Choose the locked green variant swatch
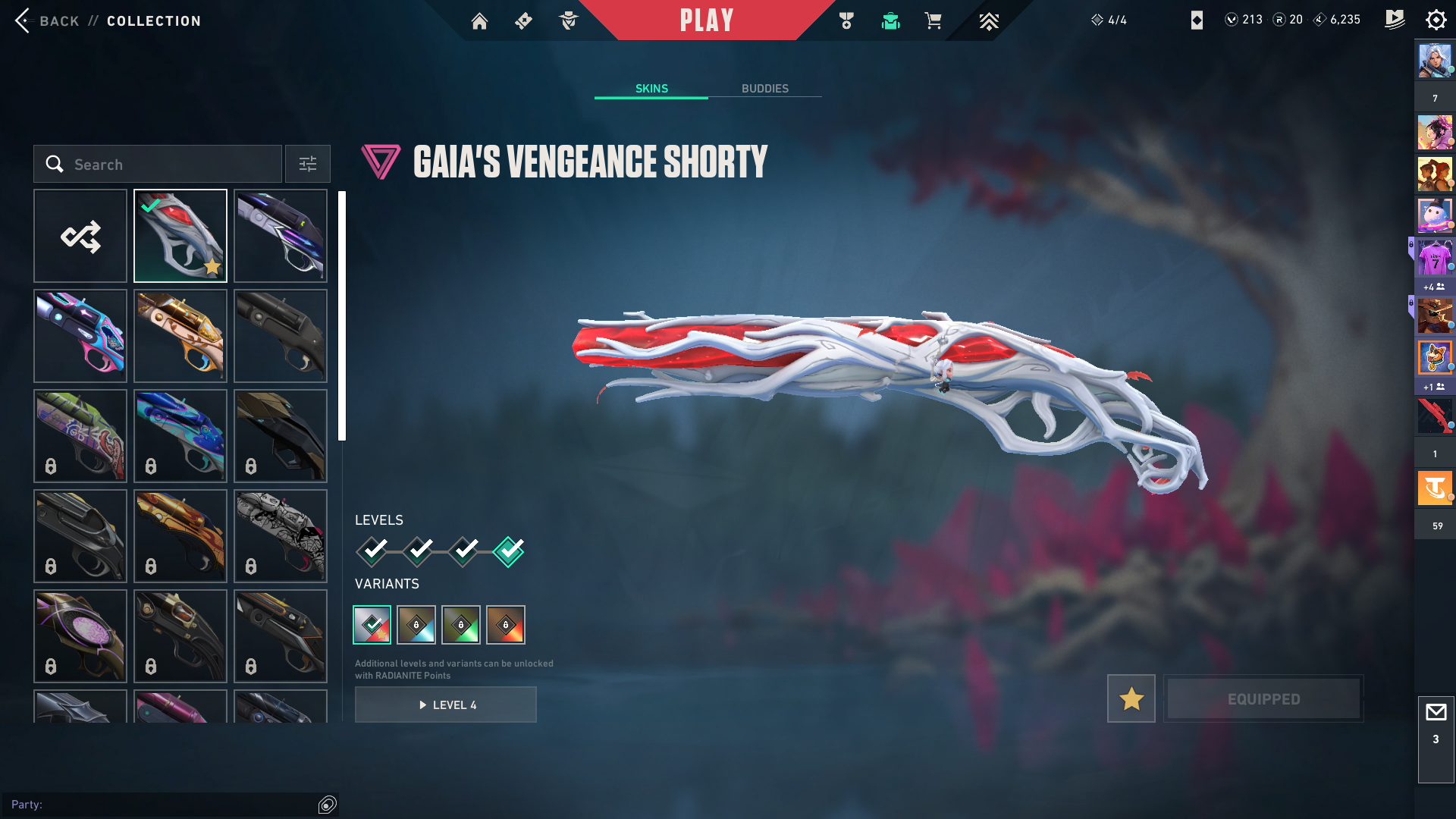This screenshot has width=1456, height=819. (461, 625)
